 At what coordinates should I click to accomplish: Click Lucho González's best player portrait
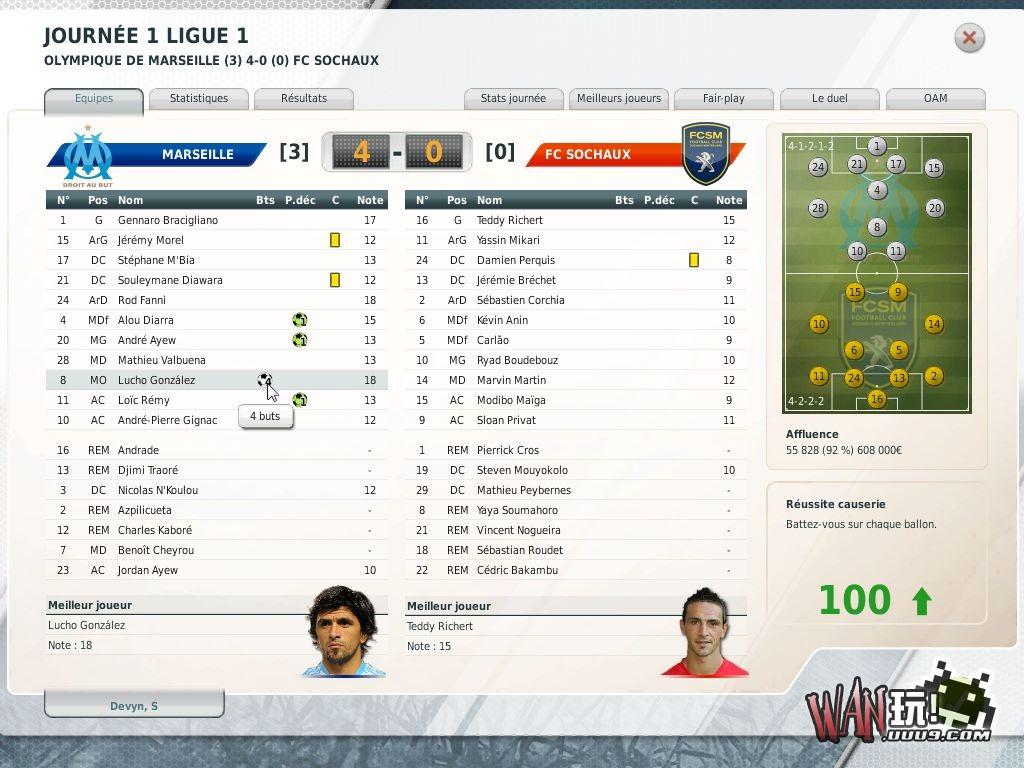click(x=342, y=631)
